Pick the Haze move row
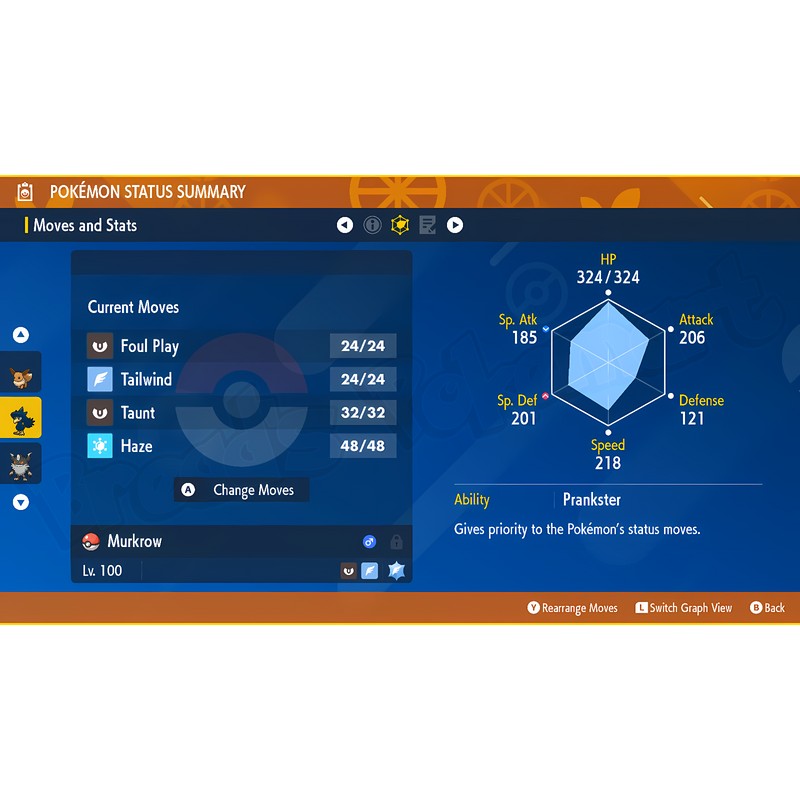The height and width of the screenshot is (800, 800). click(241, 445)
